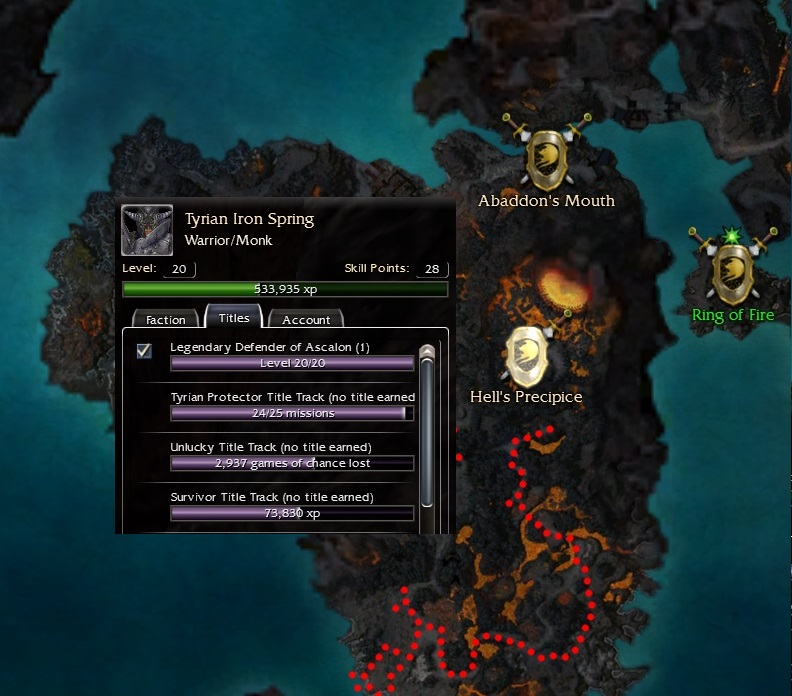Switch to the Faction tab

coord(165,320)
